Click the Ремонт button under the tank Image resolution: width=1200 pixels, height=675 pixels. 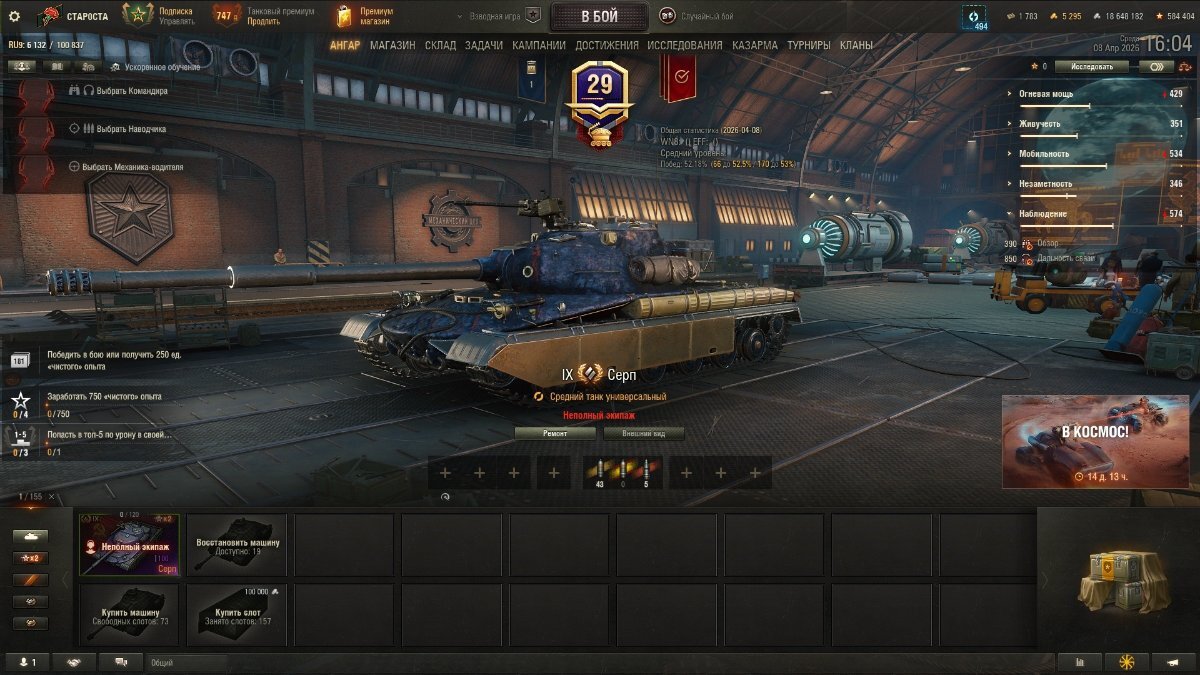(555, 433)
